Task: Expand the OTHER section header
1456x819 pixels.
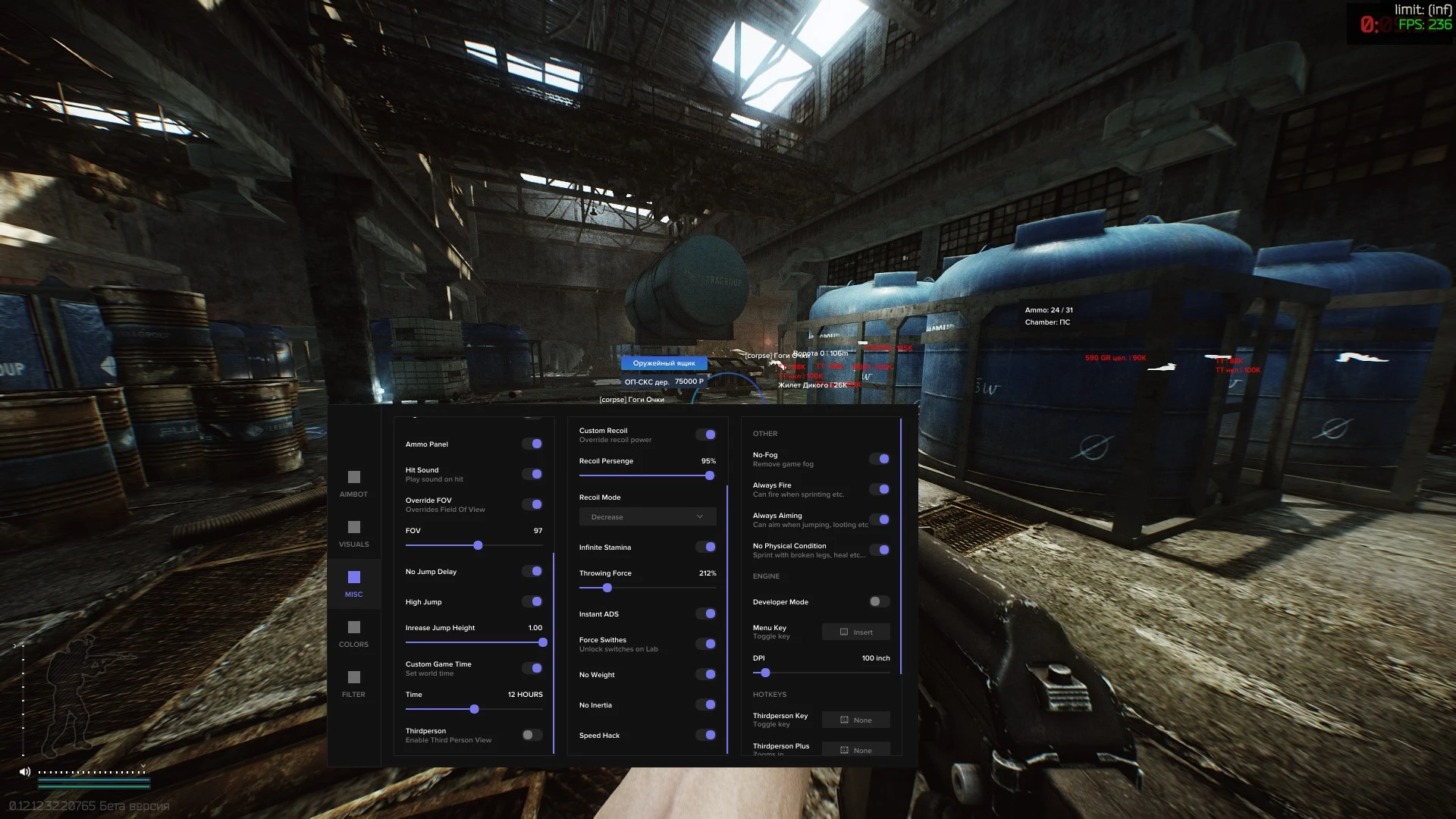Action: 765,433
